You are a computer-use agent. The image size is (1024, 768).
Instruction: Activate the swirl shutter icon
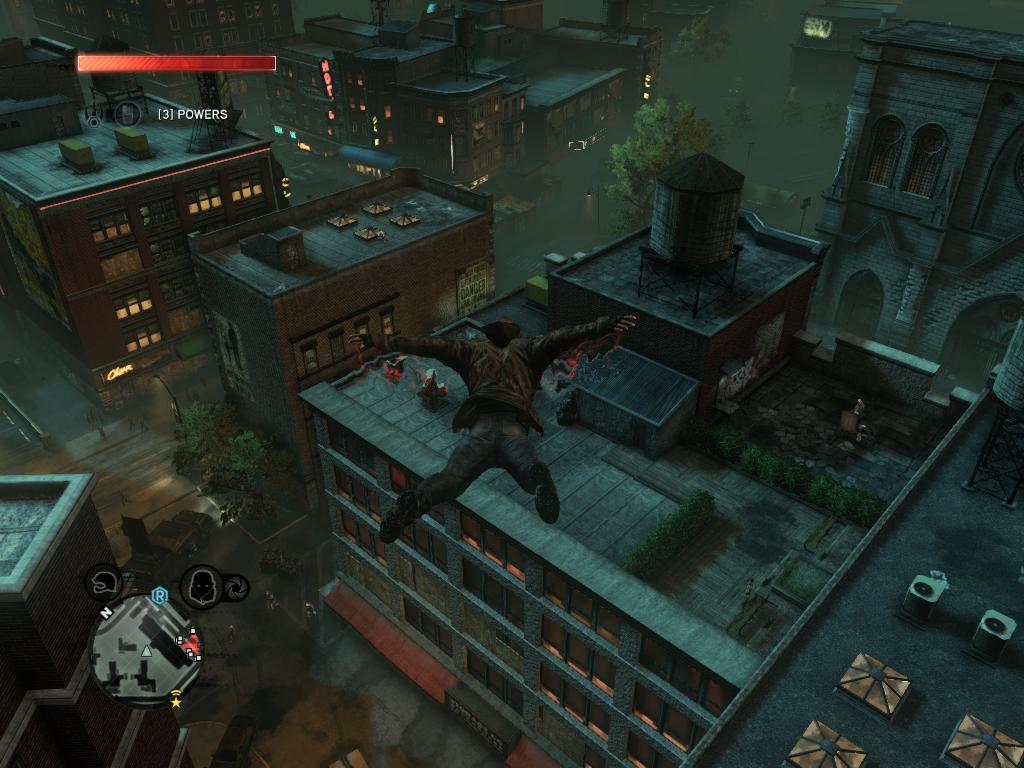pyautogui.click(x=237, y=587)
